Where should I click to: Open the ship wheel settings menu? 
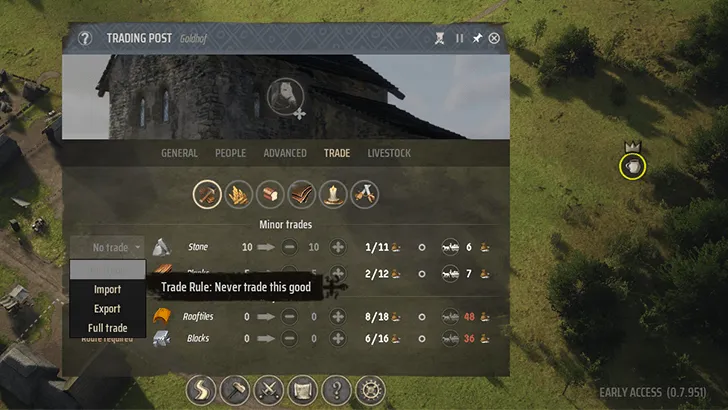(x=370, y=390)
